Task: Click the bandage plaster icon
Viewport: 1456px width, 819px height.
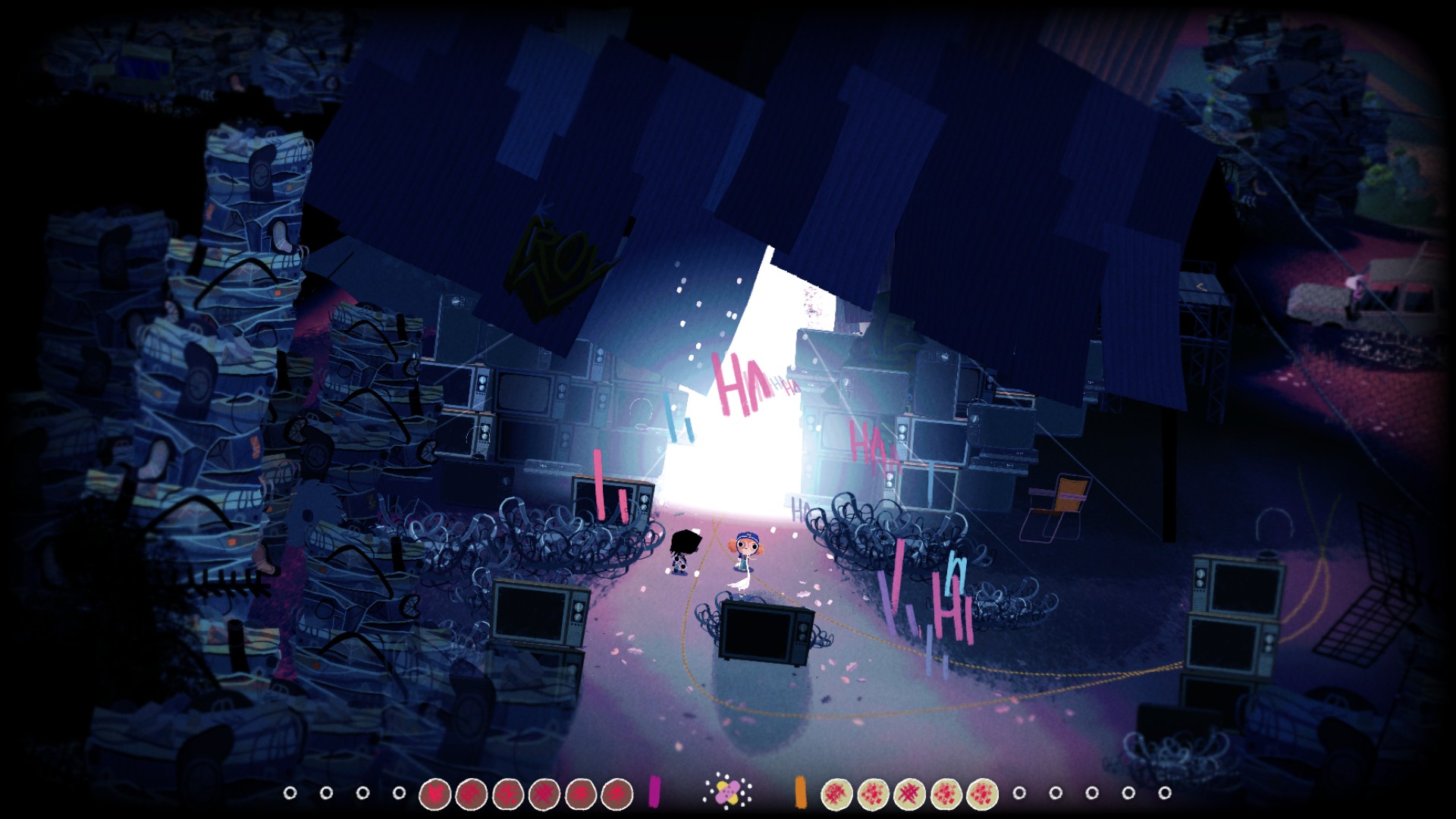Action: (726, 792)
